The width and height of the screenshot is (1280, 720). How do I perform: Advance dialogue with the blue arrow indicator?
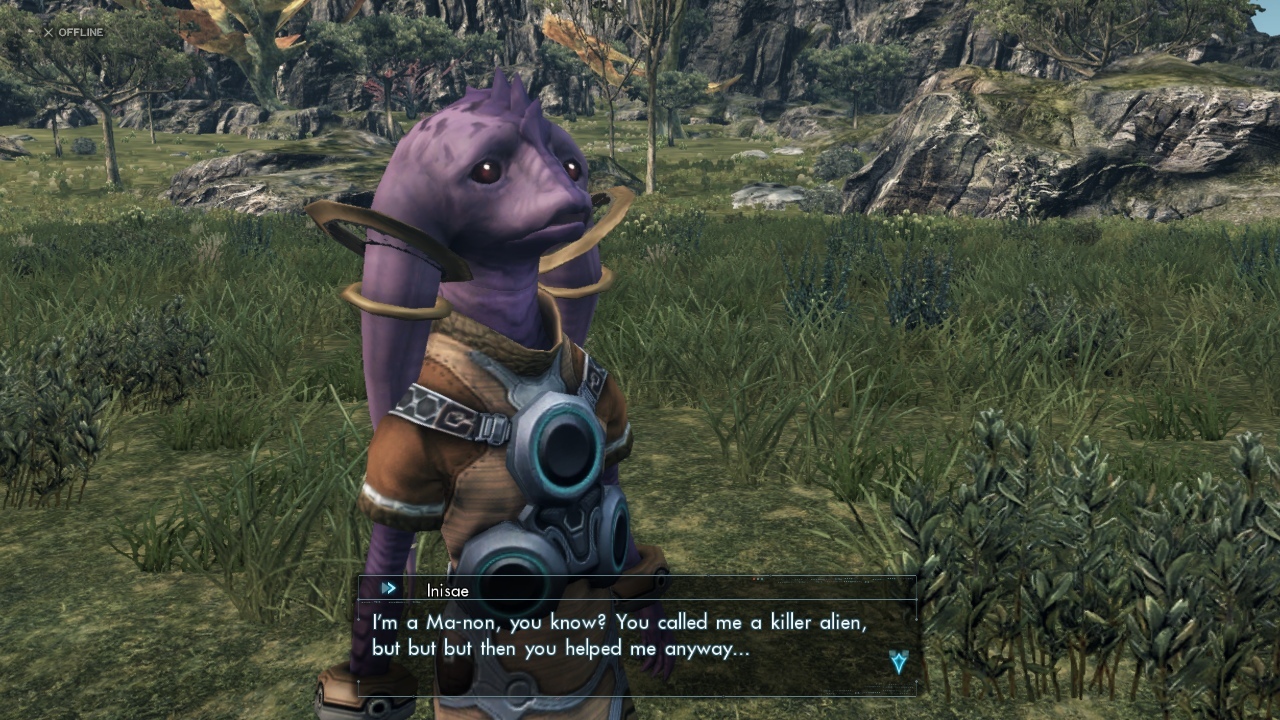[898, 661]
